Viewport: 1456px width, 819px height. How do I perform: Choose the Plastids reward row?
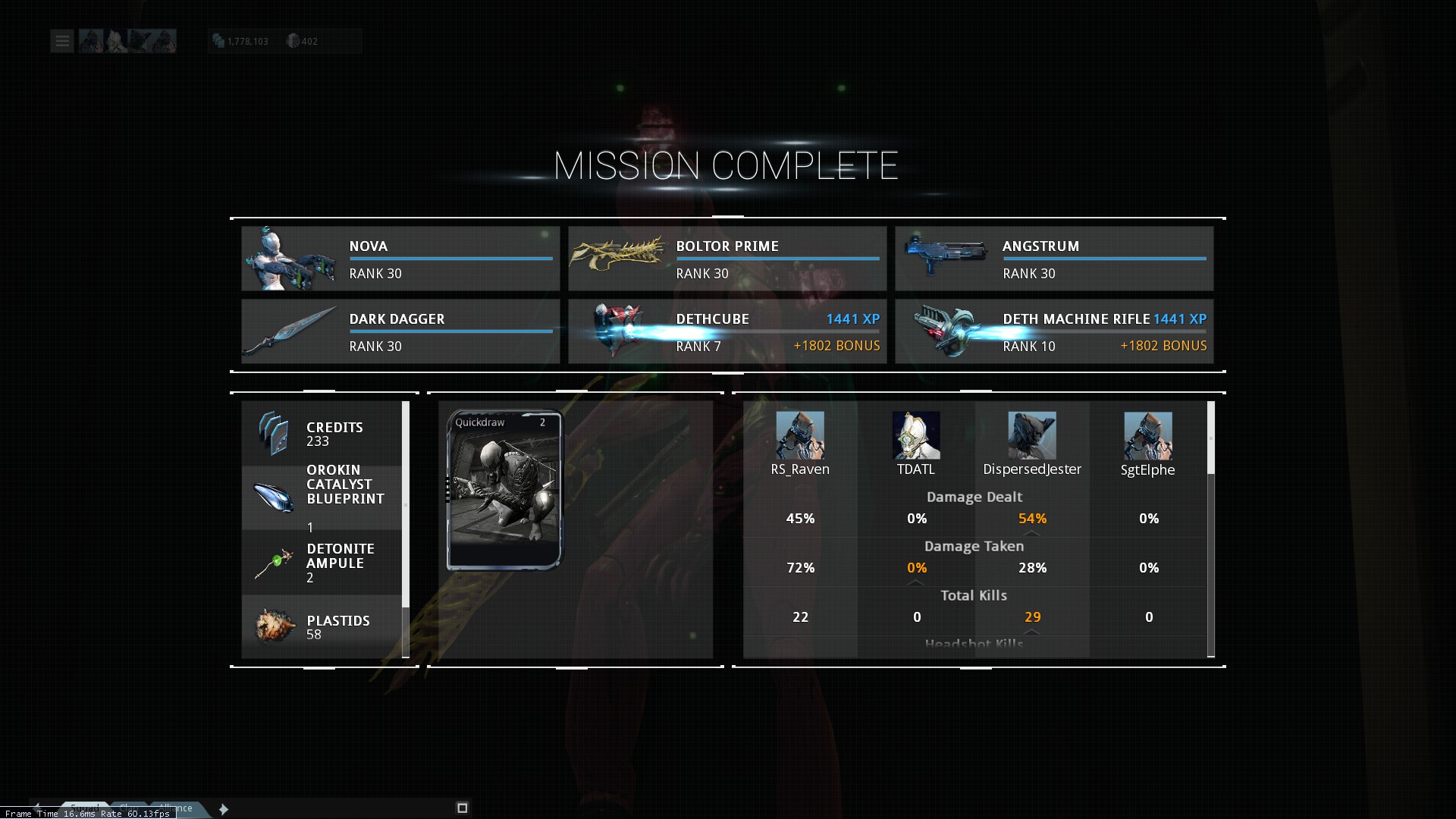coord(322,627)
